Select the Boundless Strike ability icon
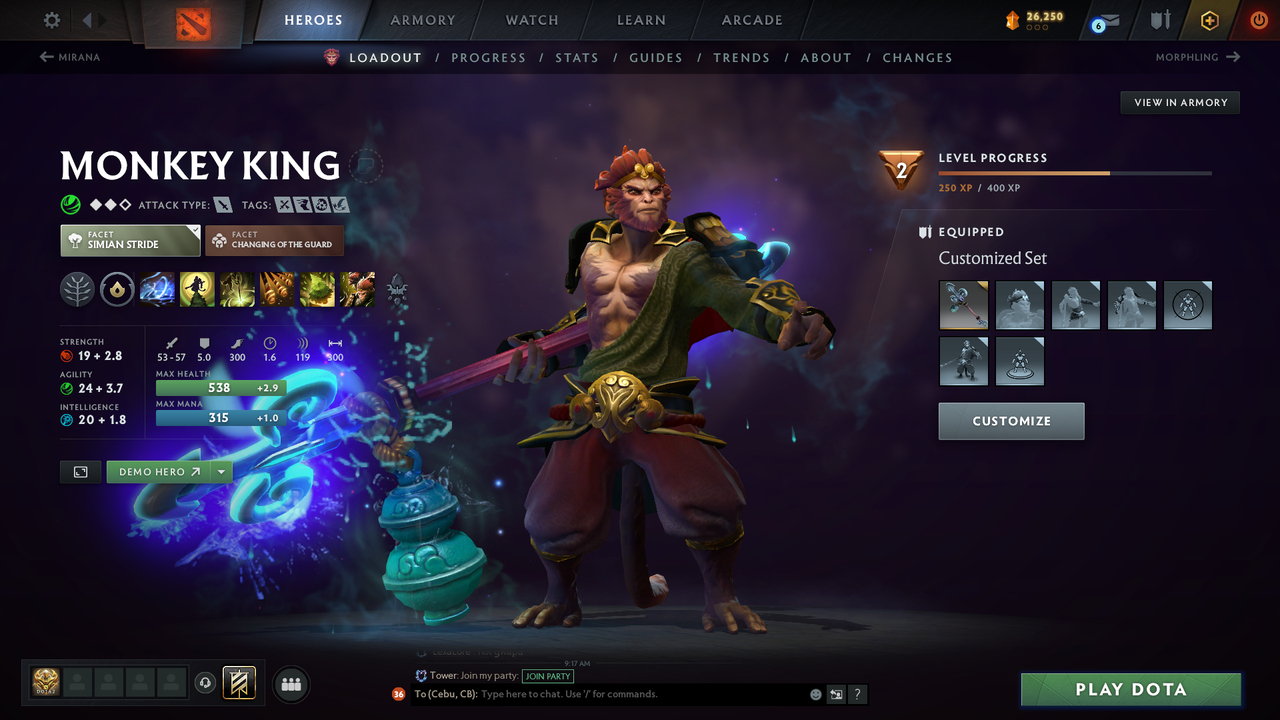1280x720 pixels. pyautogui.click(x=158, y=289)
